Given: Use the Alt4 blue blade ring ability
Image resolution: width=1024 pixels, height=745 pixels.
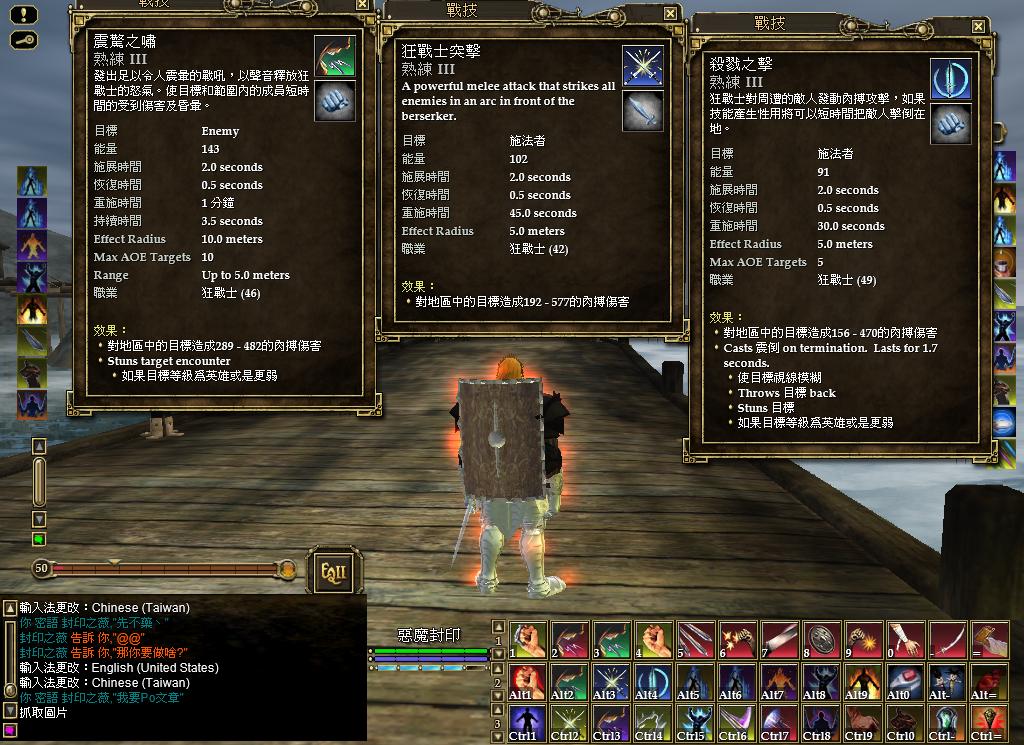Looking at the screenshot, I should [652, 681].
